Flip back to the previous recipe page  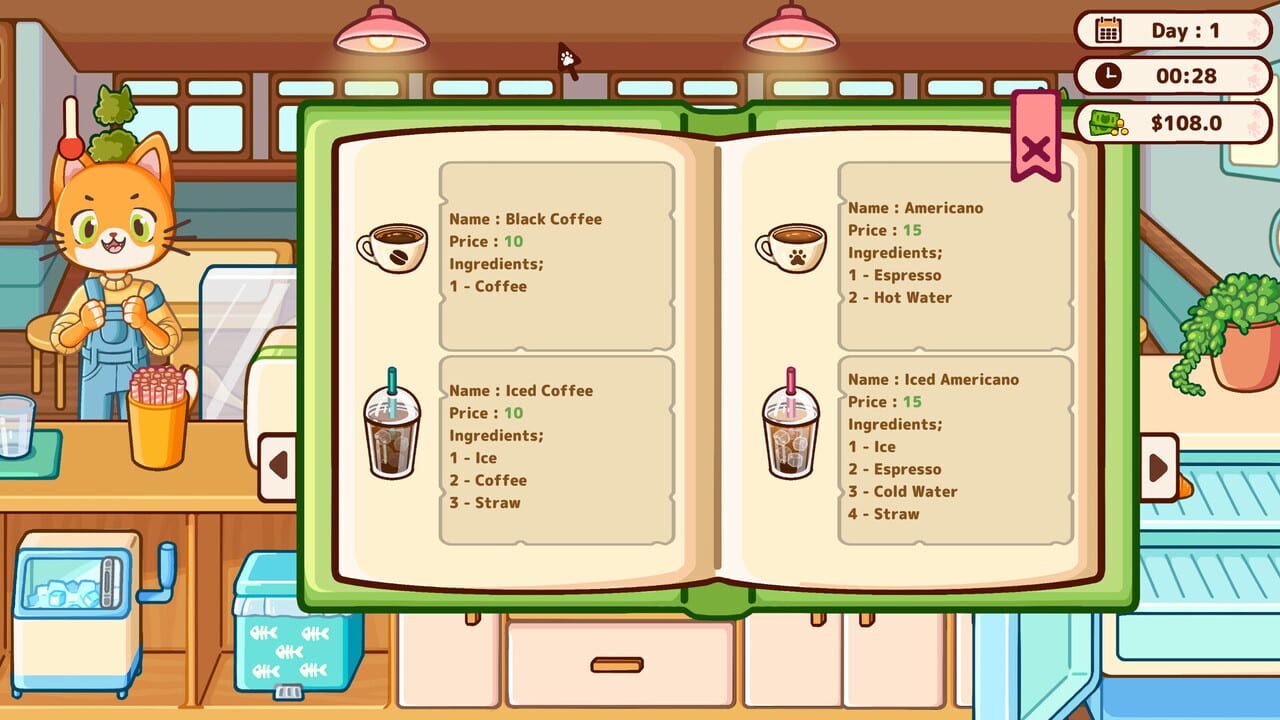click(277, 466)
